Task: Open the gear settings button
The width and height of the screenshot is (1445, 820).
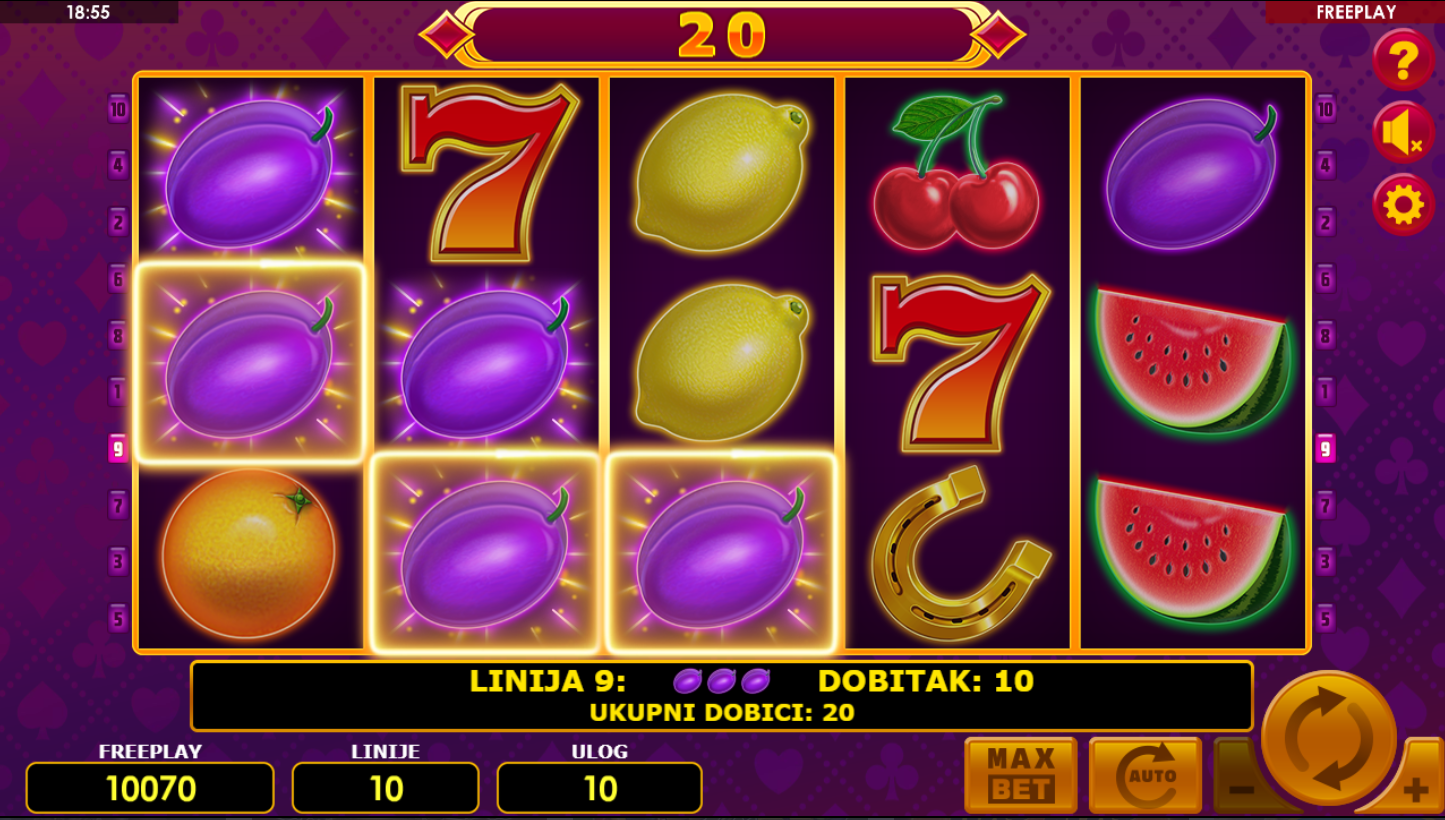Action: click(1403, 205)
